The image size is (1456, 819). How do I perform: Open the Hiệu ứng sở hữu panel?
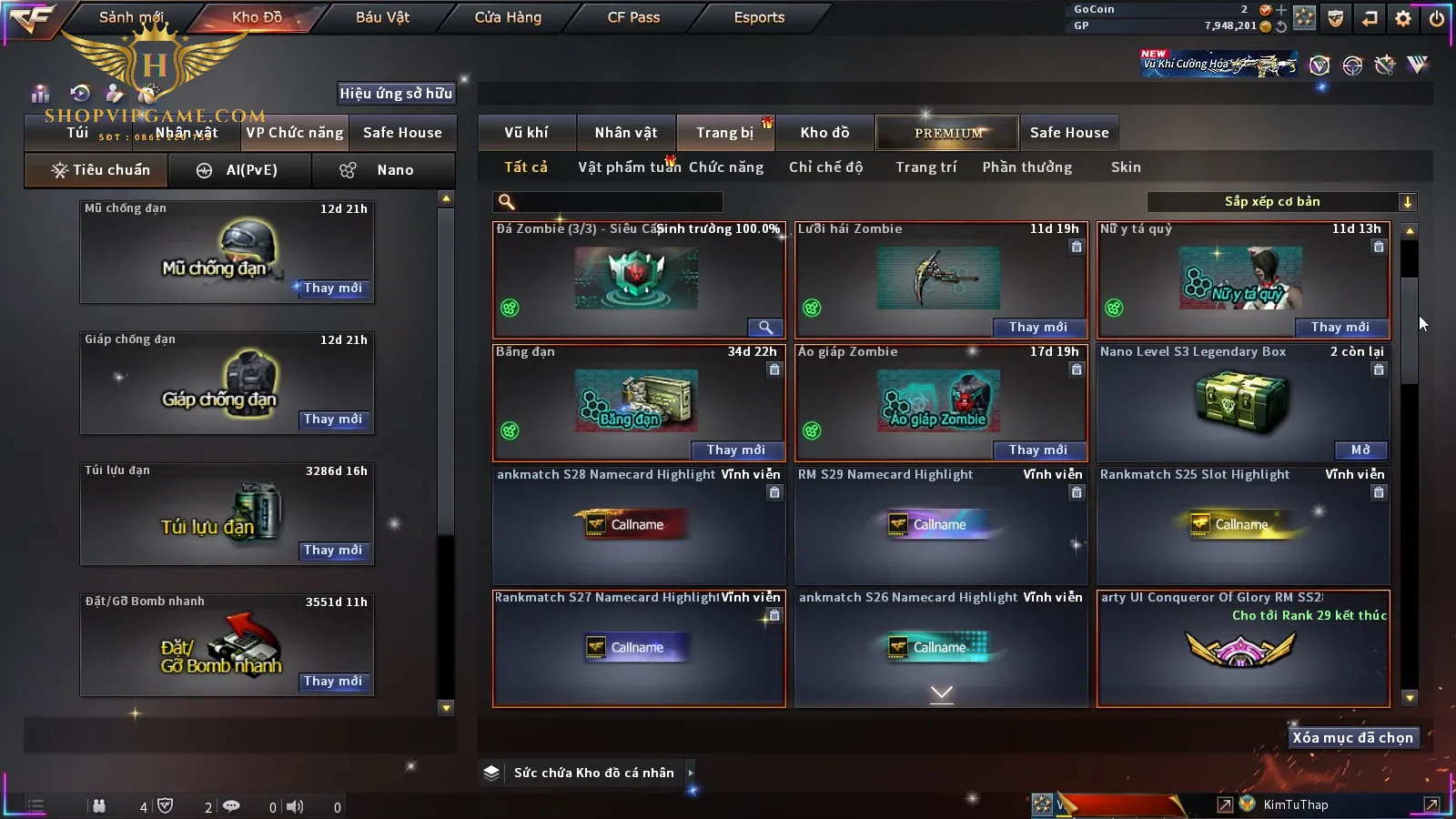pos(396,93)
